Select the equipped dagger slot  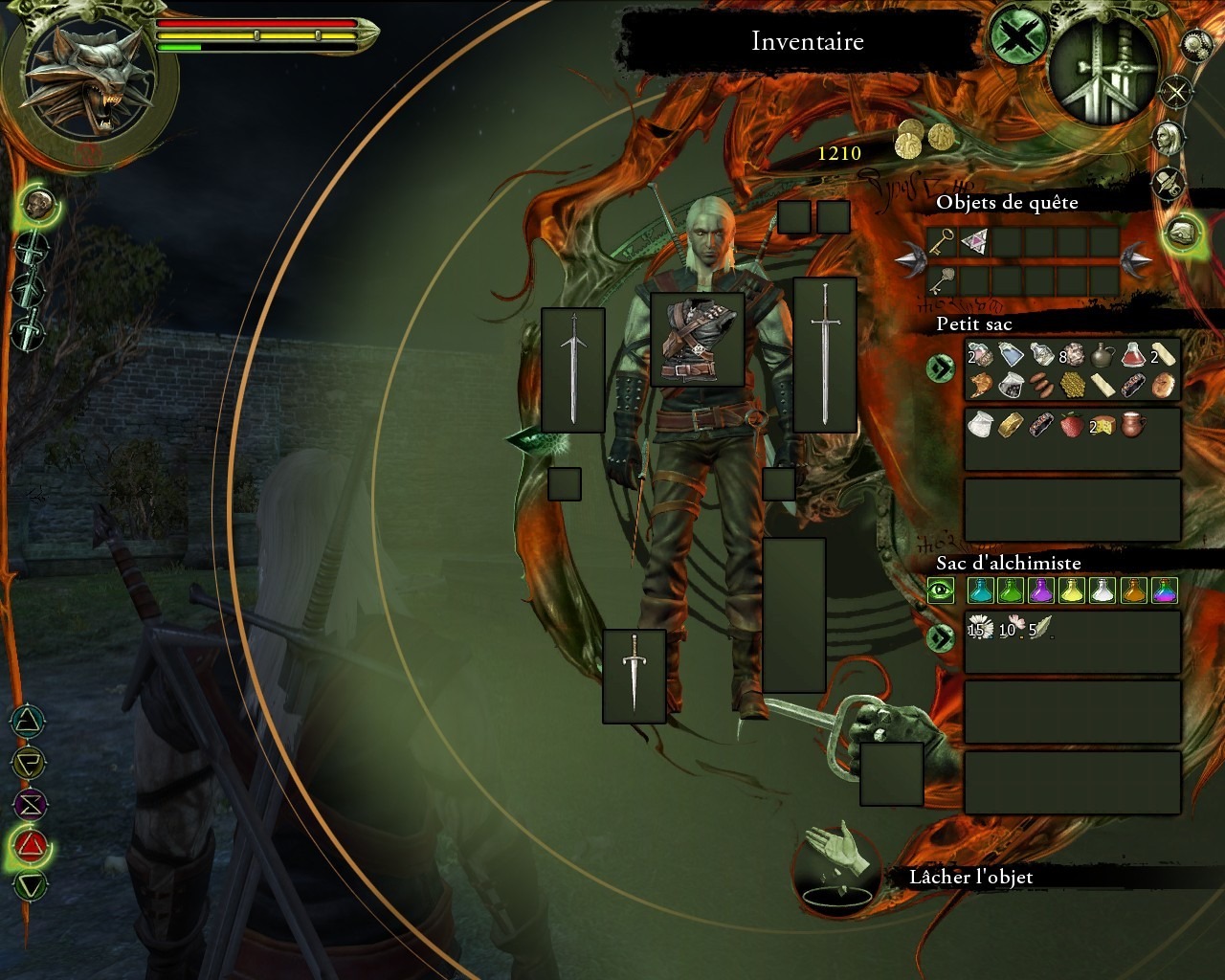(x=634, y=676)
